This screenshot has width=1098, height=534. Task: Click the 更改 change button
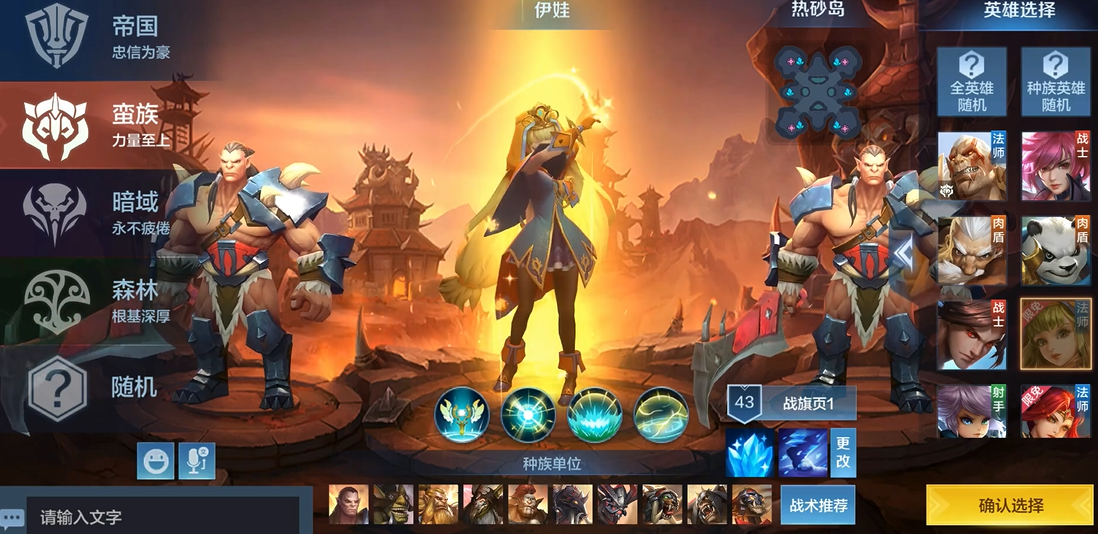[x=843, y=453]
